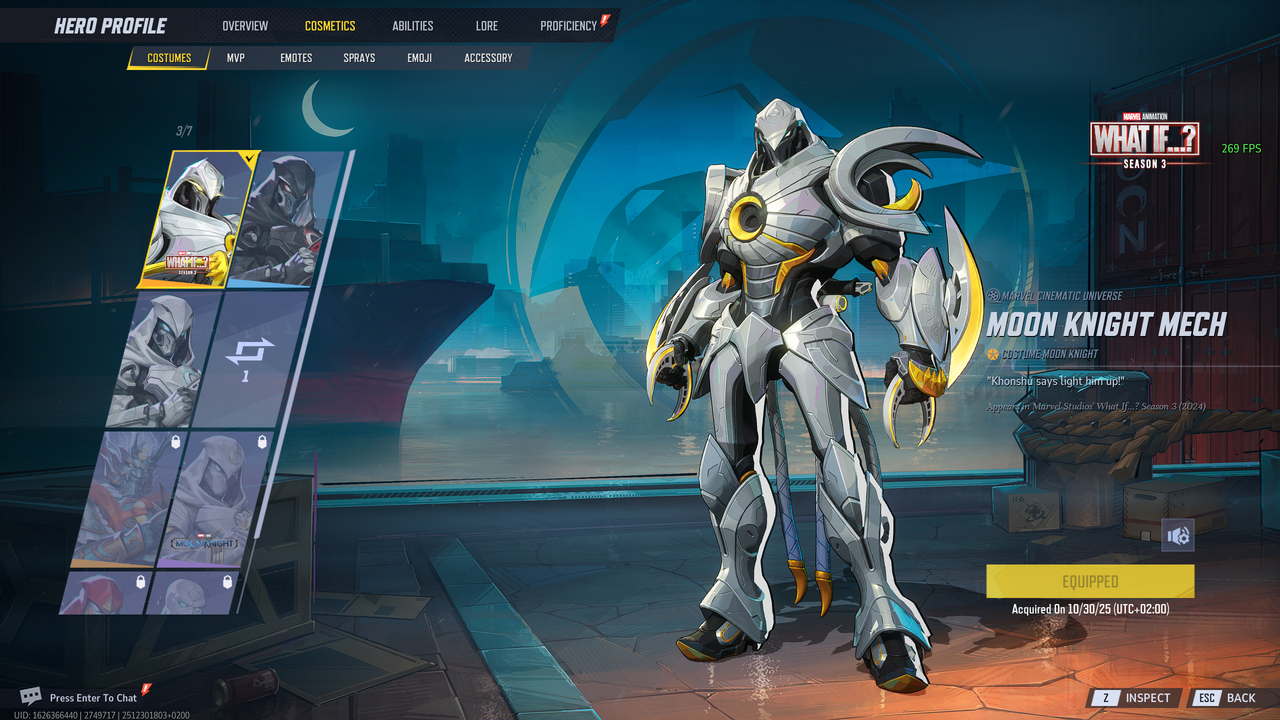Open the Cosmetics tab
The width and height of the screenshot is (1280, 720).
[x=330, y=26]
